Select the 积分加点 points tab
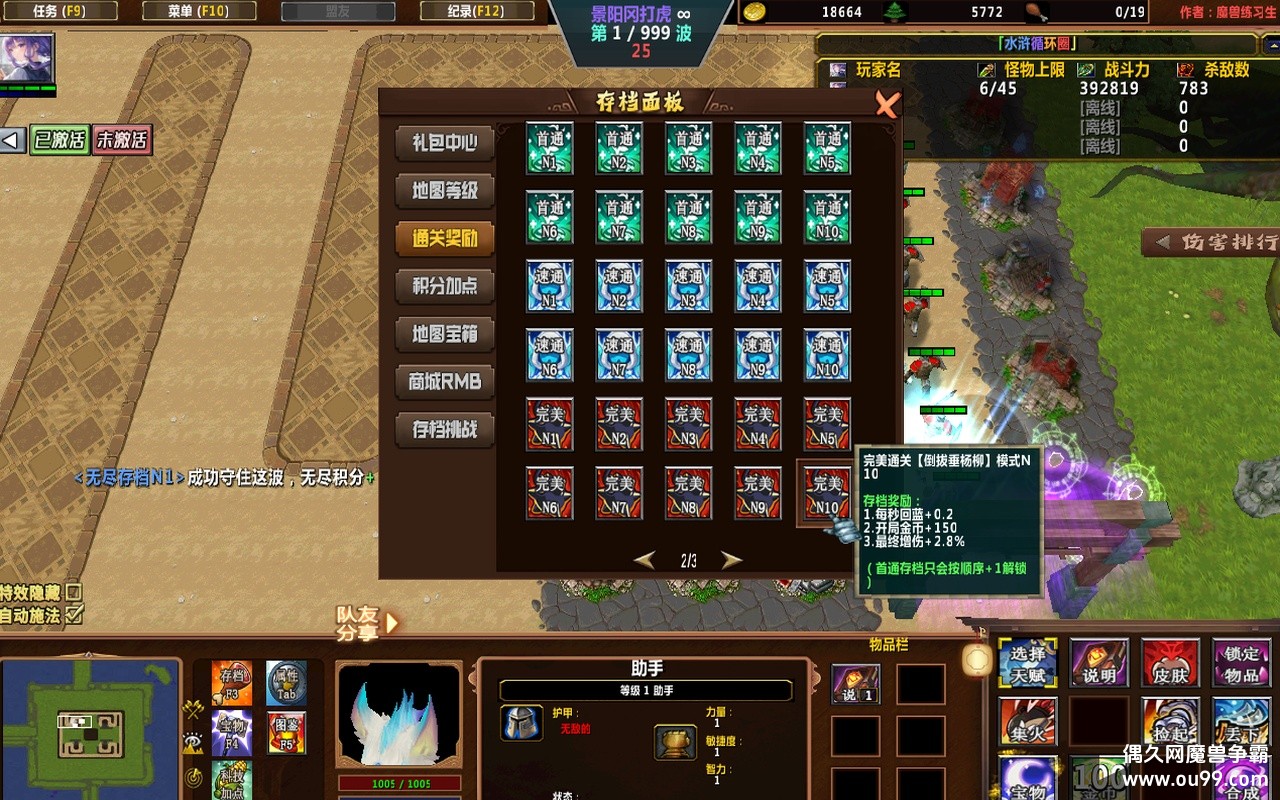The height and width of the screenshot is (800, 1280). (445, 286)
